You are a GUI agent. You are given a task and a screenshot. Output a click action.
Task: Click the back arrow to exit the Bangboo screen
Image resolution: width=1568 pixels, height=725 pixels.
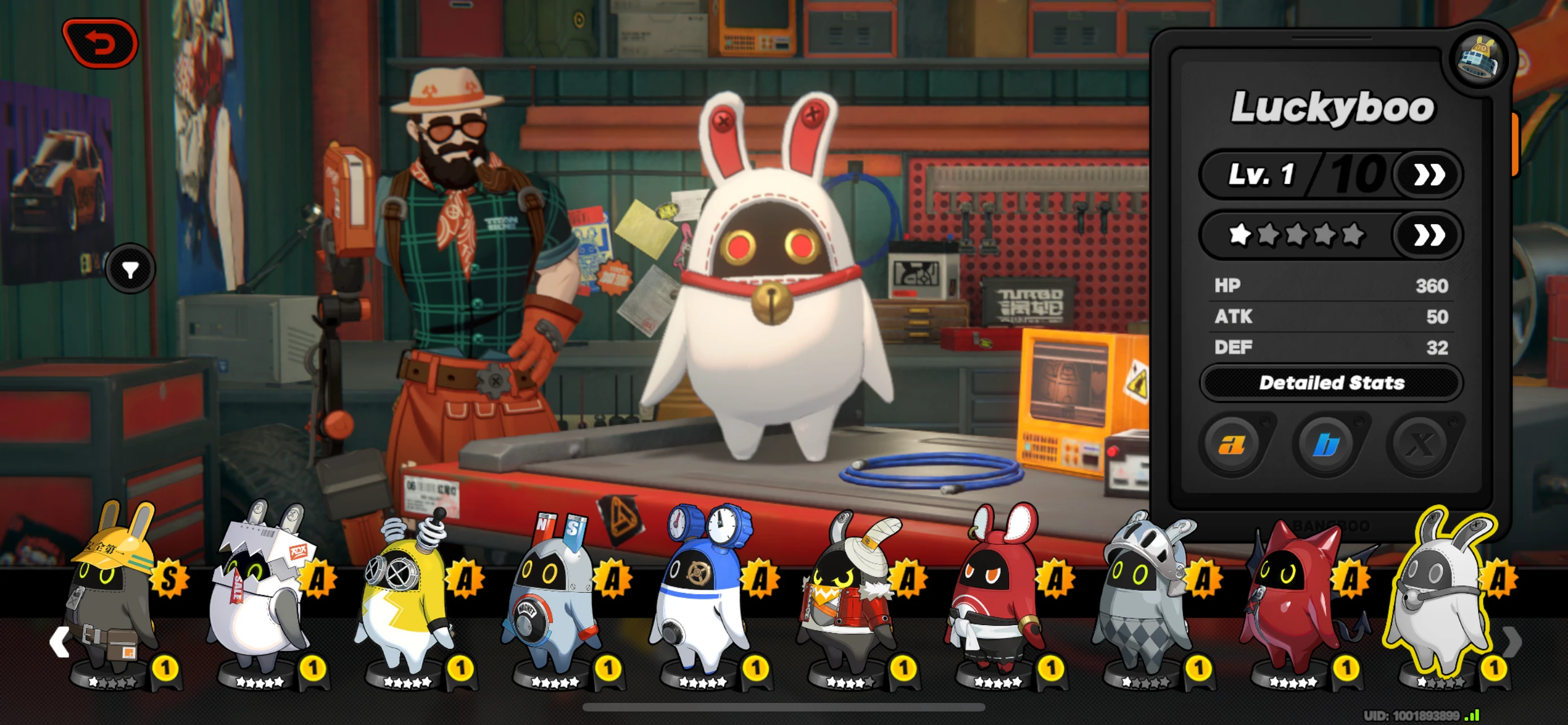(x=99, y=42)
